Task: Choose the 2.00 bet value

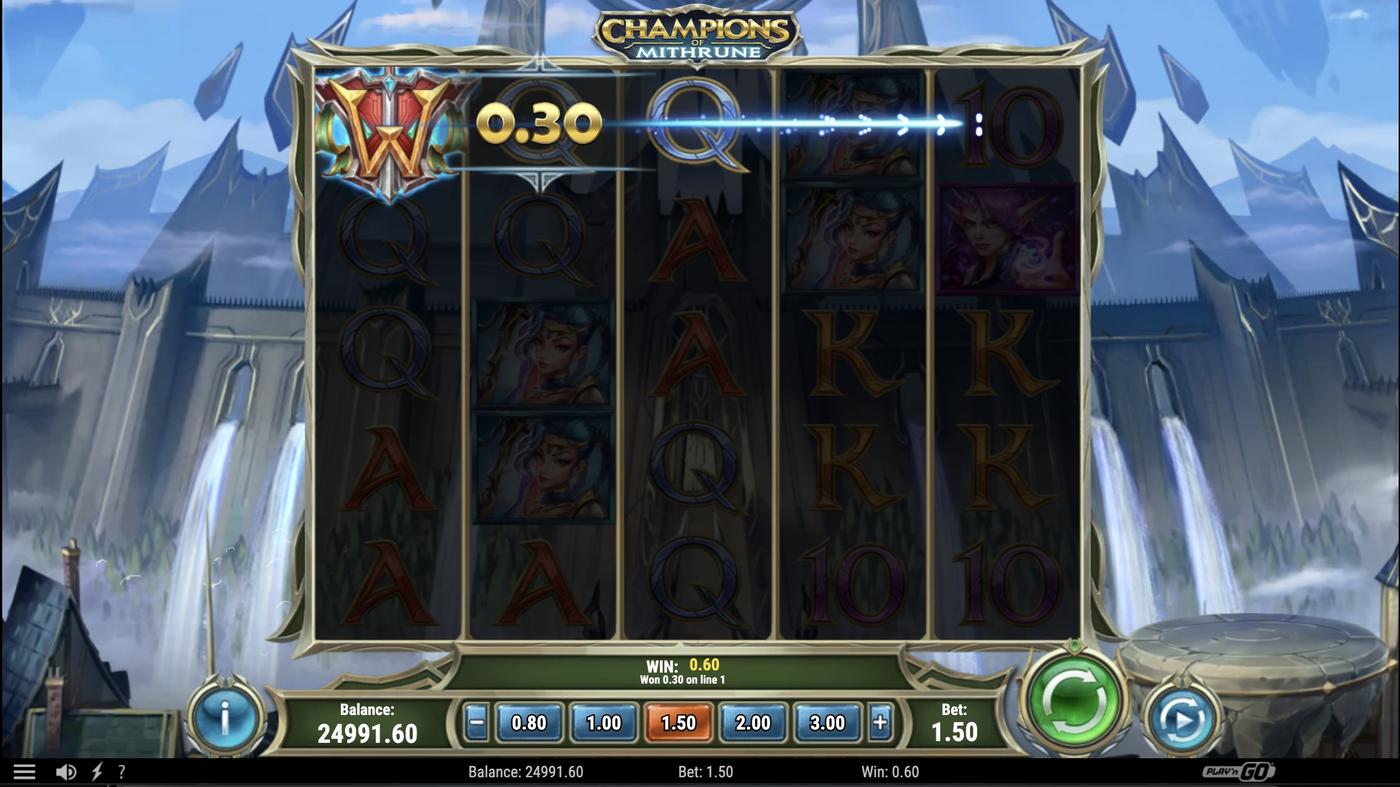Action: coord(752,722)
